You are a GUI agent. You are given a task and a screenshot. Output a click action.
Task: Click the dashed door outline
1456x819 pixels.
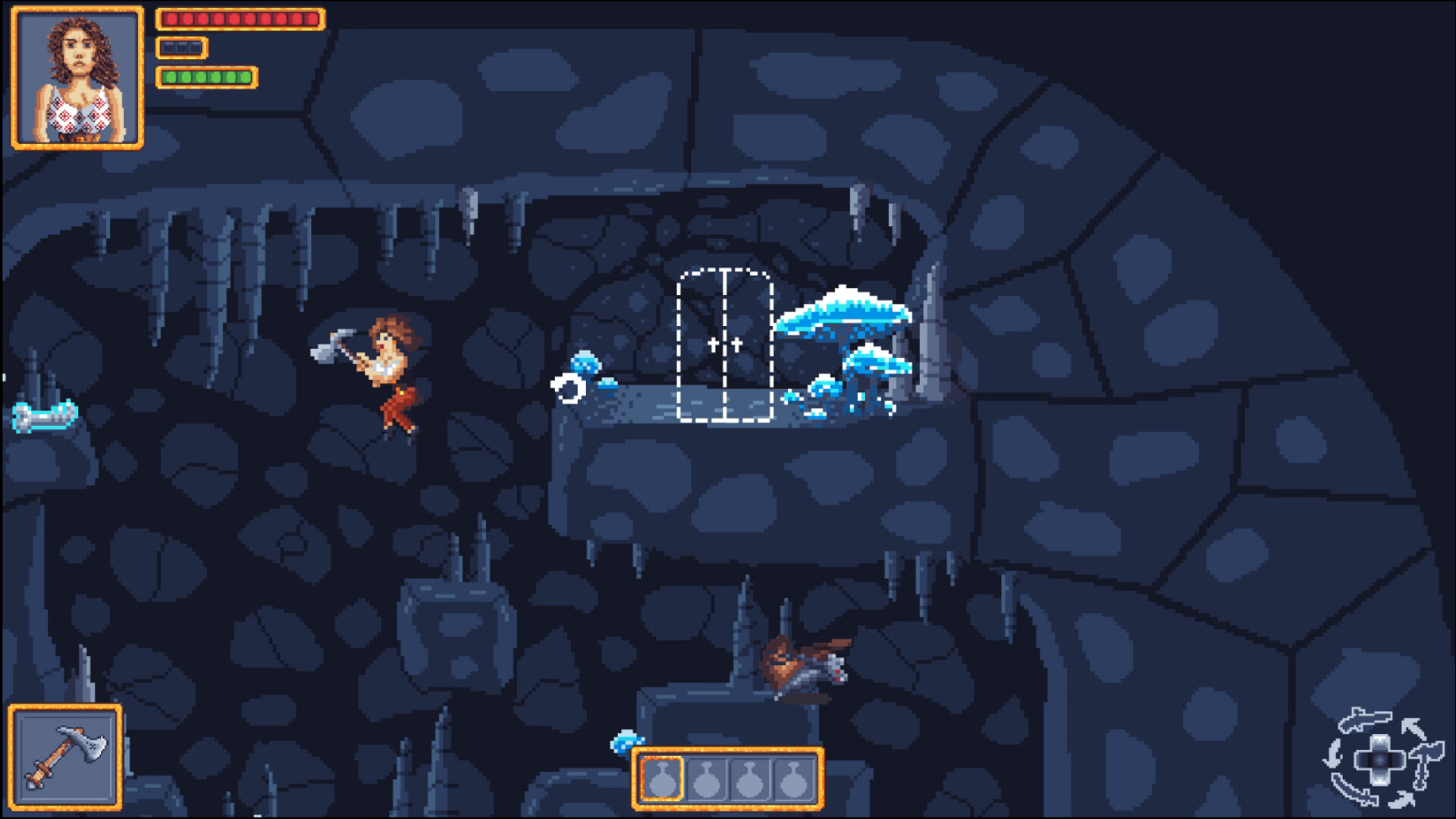click(x=726, y=345)
